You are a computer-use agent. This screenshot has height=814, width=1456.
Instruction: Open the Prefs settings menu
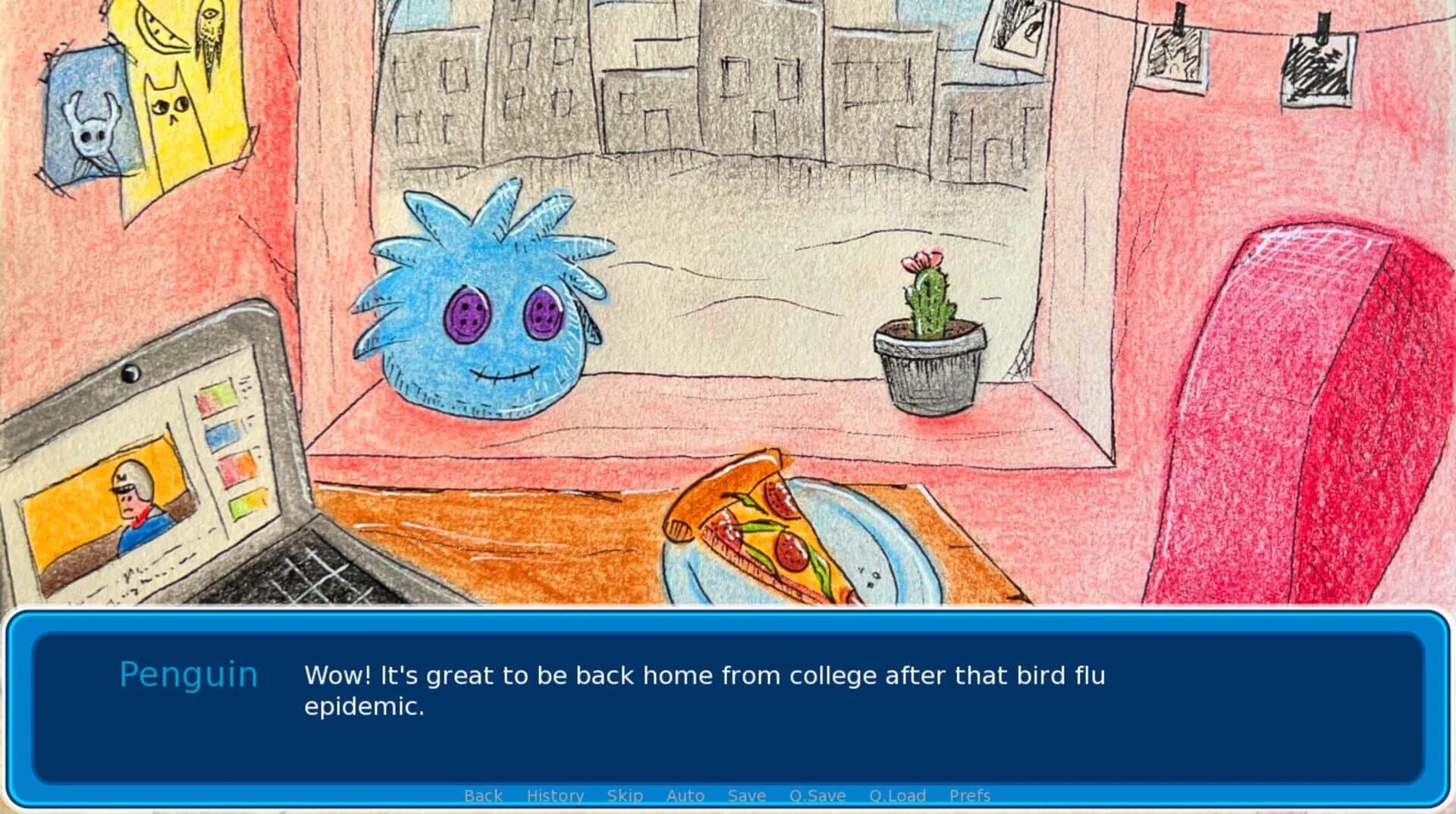click(969, 795)
